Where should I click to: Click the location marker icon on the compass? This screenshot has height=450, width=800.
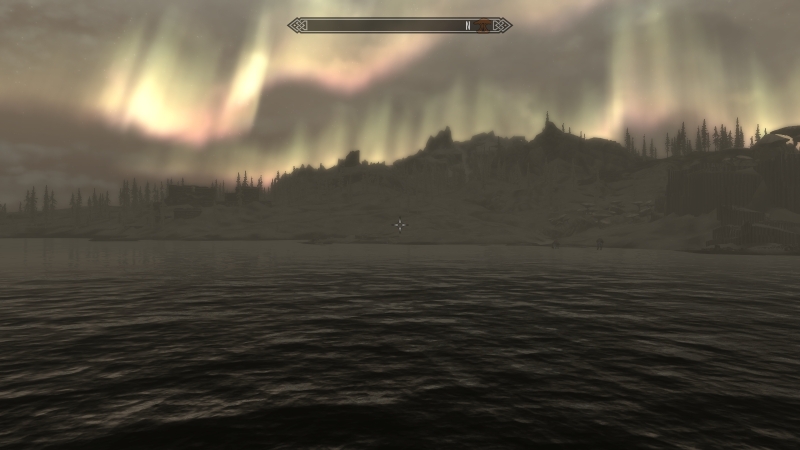click(482, 25)
